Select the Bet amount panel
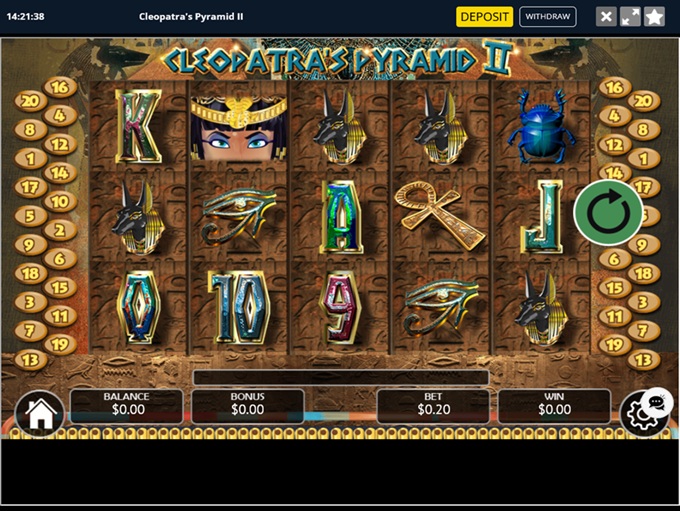The width and height of the screenshot is (680, 511). click(x=433, y=404)
